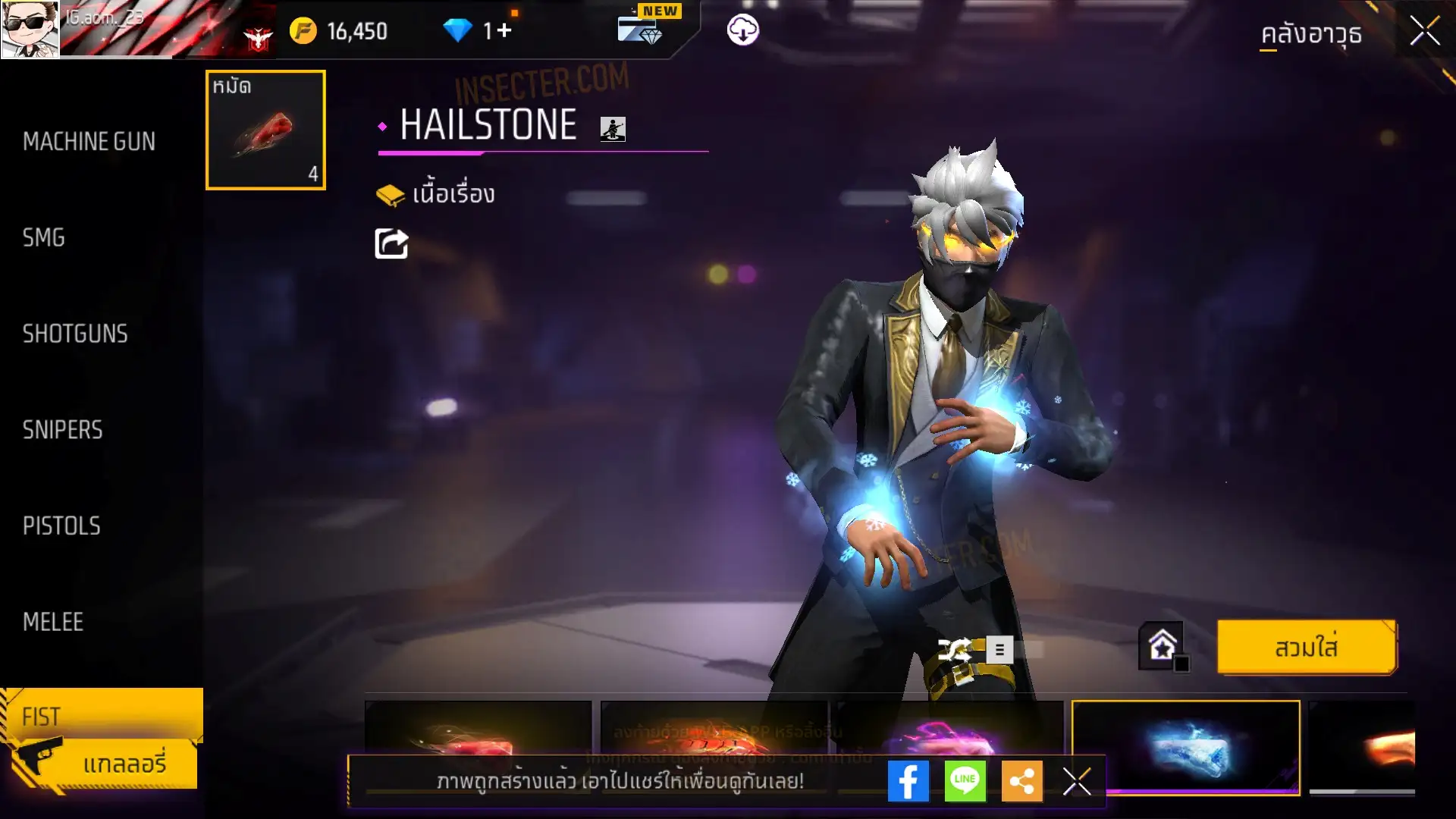Select the SHOTGUNS category
The image size is (1456, 819).
click(x=75, y=334)
